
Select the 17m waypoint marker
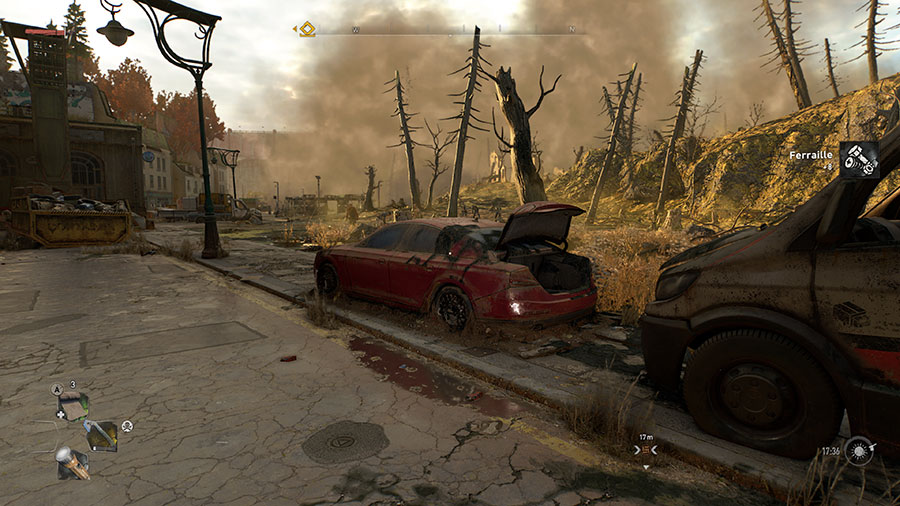pyautogui.click(x=646, y=449)
